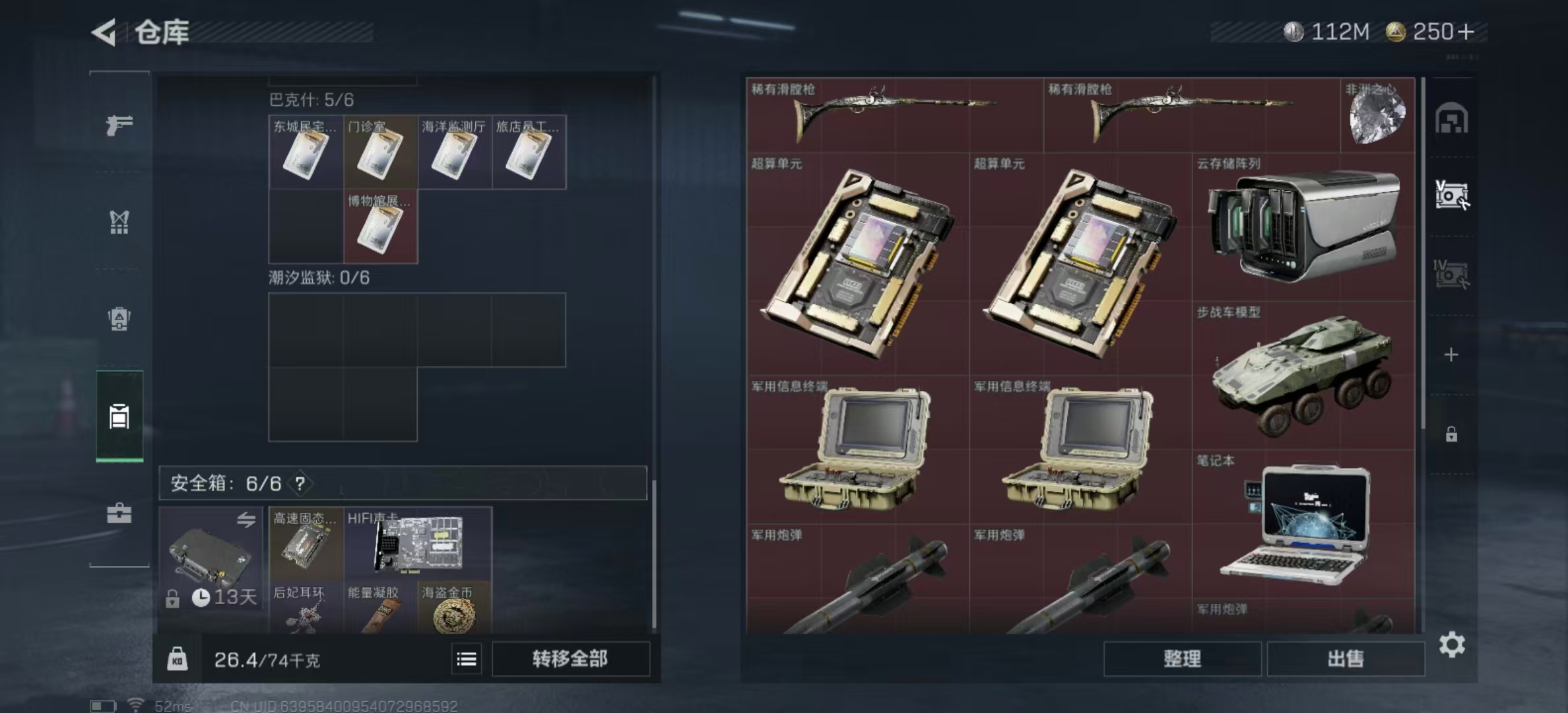Click the help question mark next to 安全箱 6/6
The height and width of the screenshot is (713, 1568).
point(301,483)
